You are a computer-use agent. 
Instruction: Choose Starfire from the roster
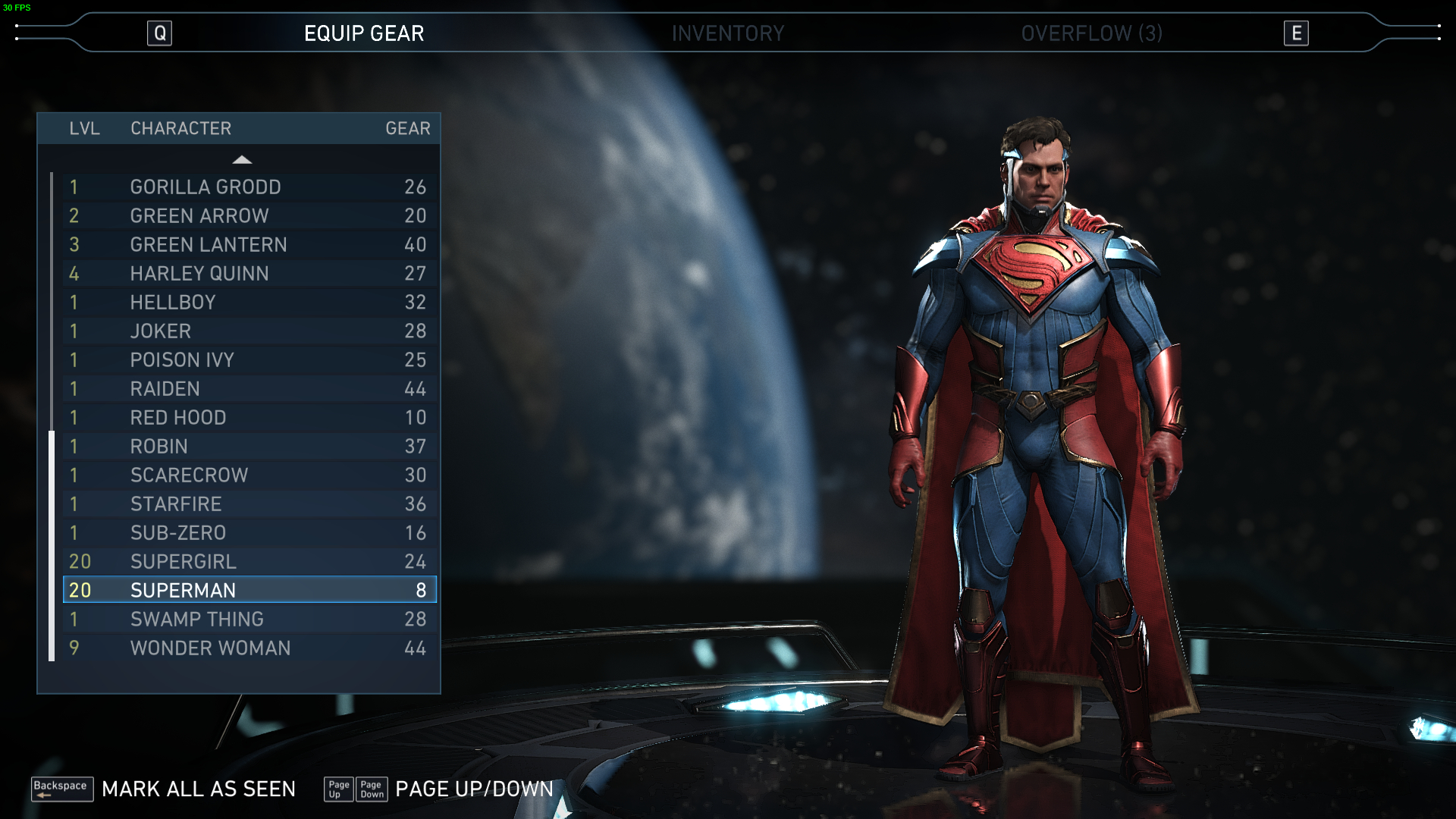tap(249, 504)
